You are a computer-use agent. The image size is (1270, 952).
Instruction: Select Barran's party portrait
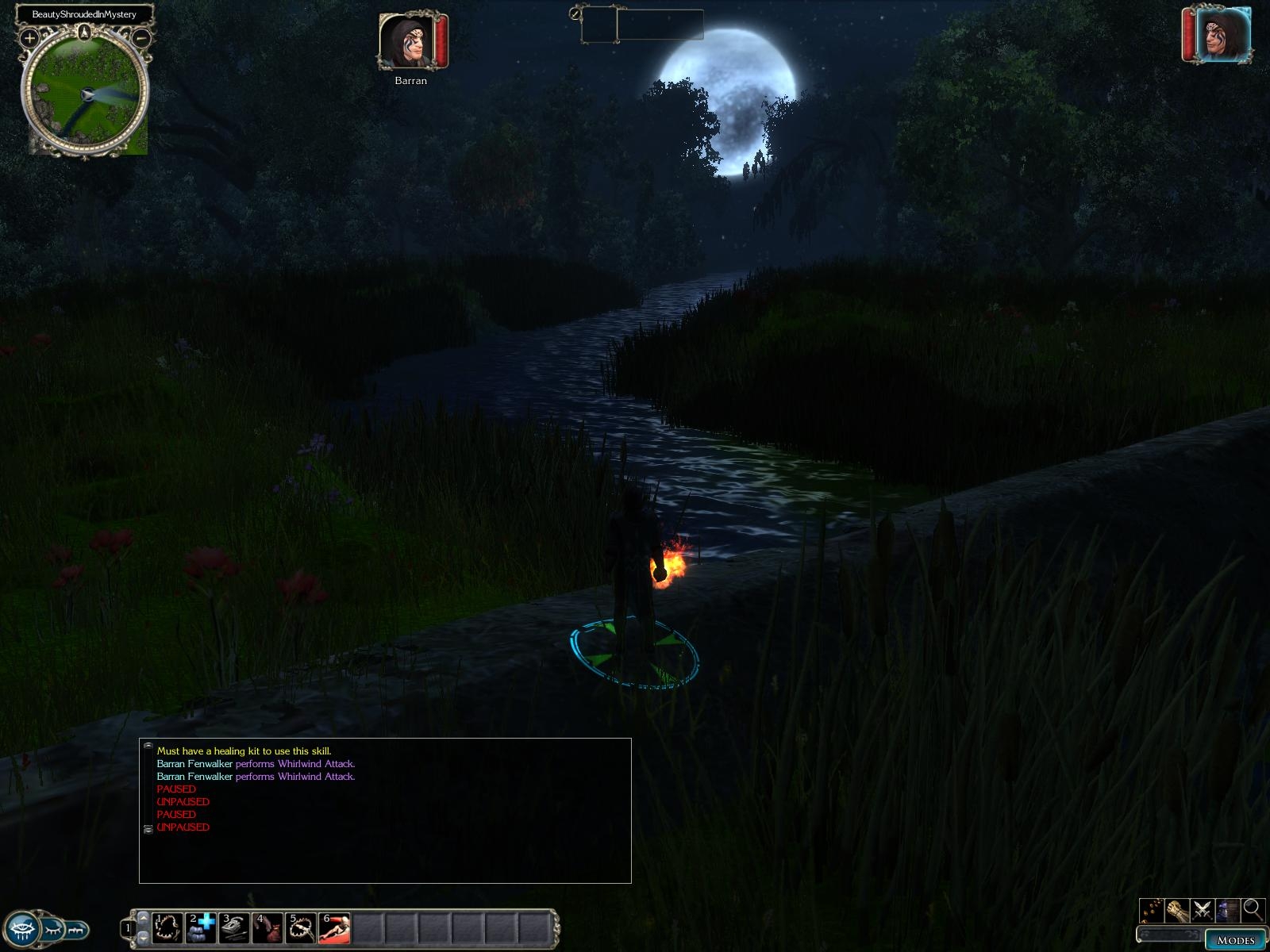coord(406,41)
